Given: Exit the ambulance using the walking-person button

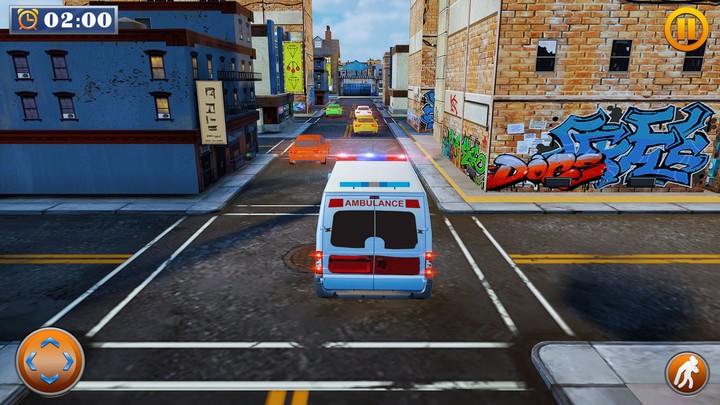Looking at the screenshot, I should [687, 372].
